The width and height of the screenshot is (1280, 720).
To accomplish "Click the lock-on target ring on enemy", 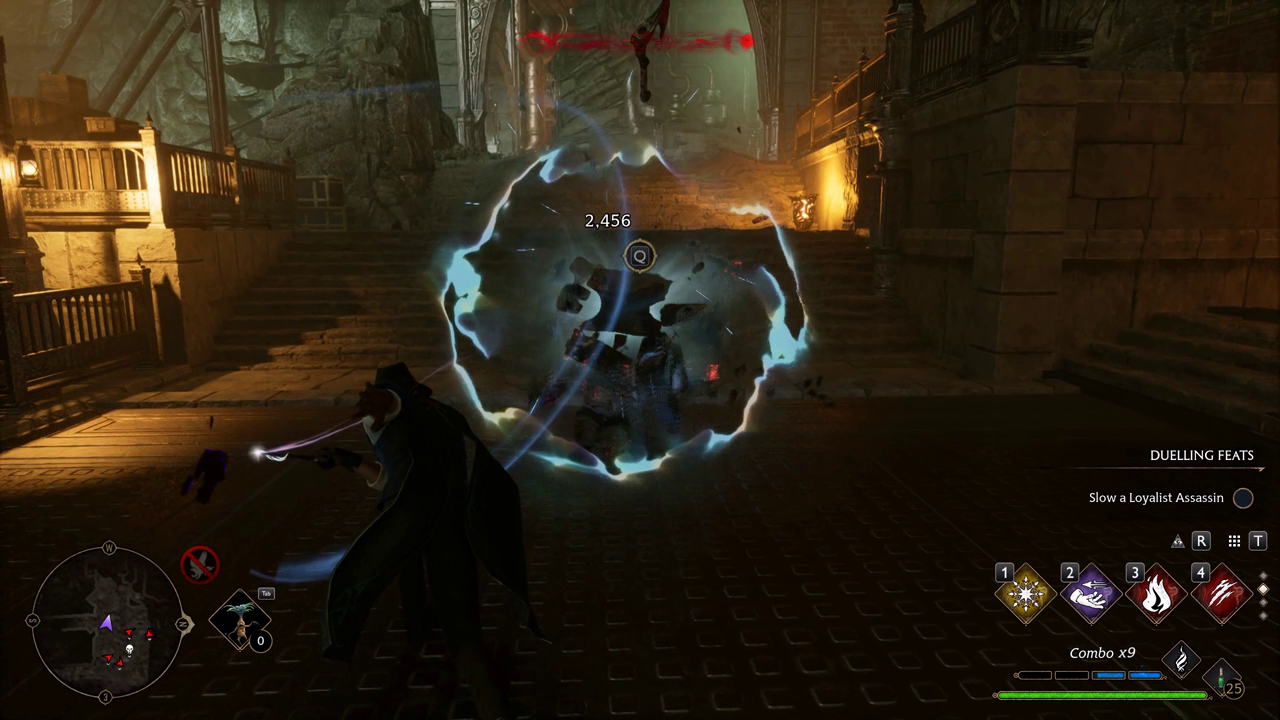I will pyautogui.click(x=640, y=257).
